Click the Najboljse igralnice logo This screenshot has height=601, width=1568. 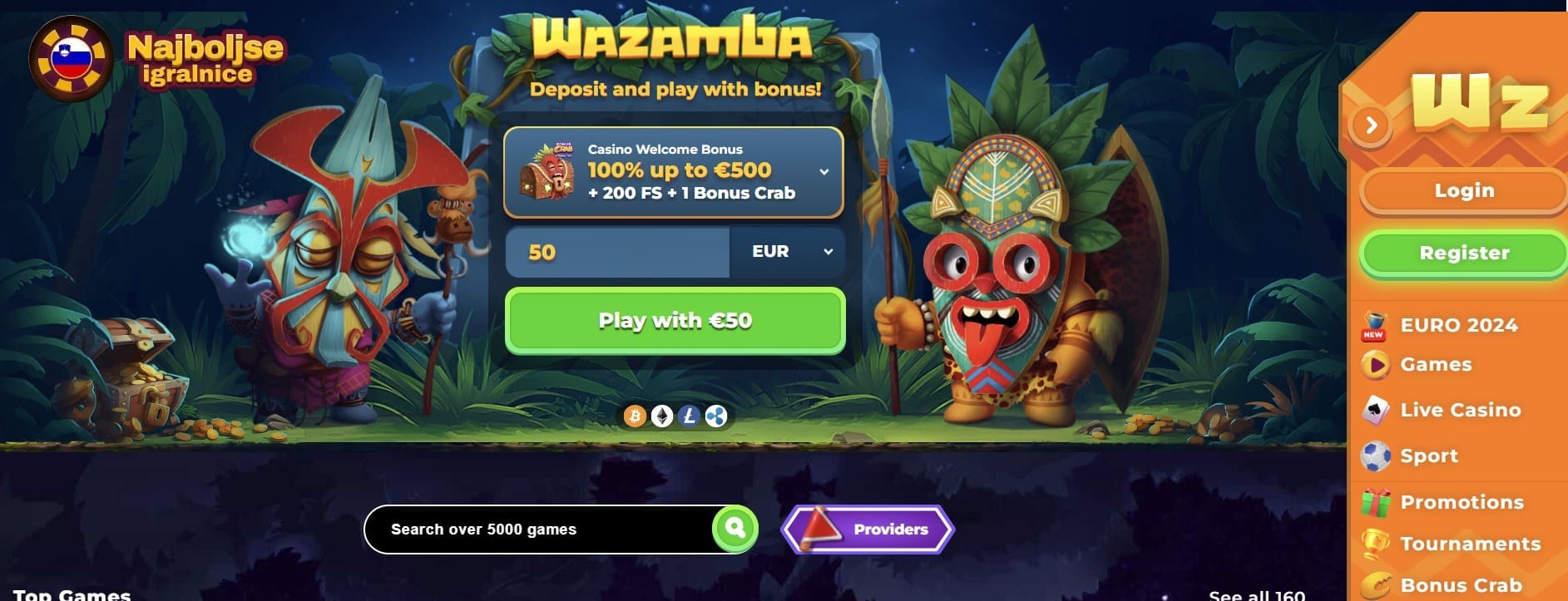tap(158, 59)
